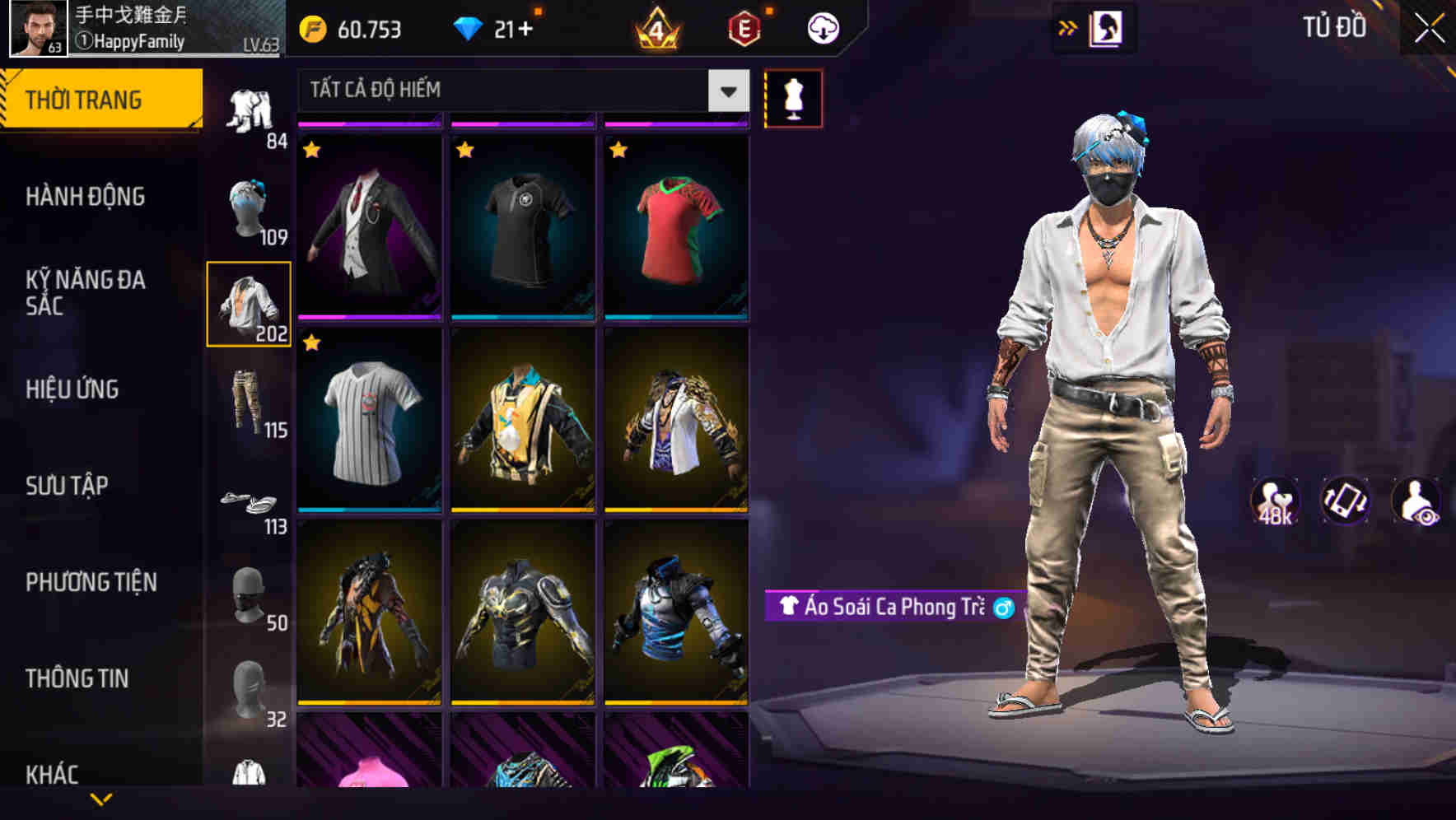Click the mannequin preview icon beside the filter
The height and width of the screenshot is (820, 1456).
click(793, 97)
